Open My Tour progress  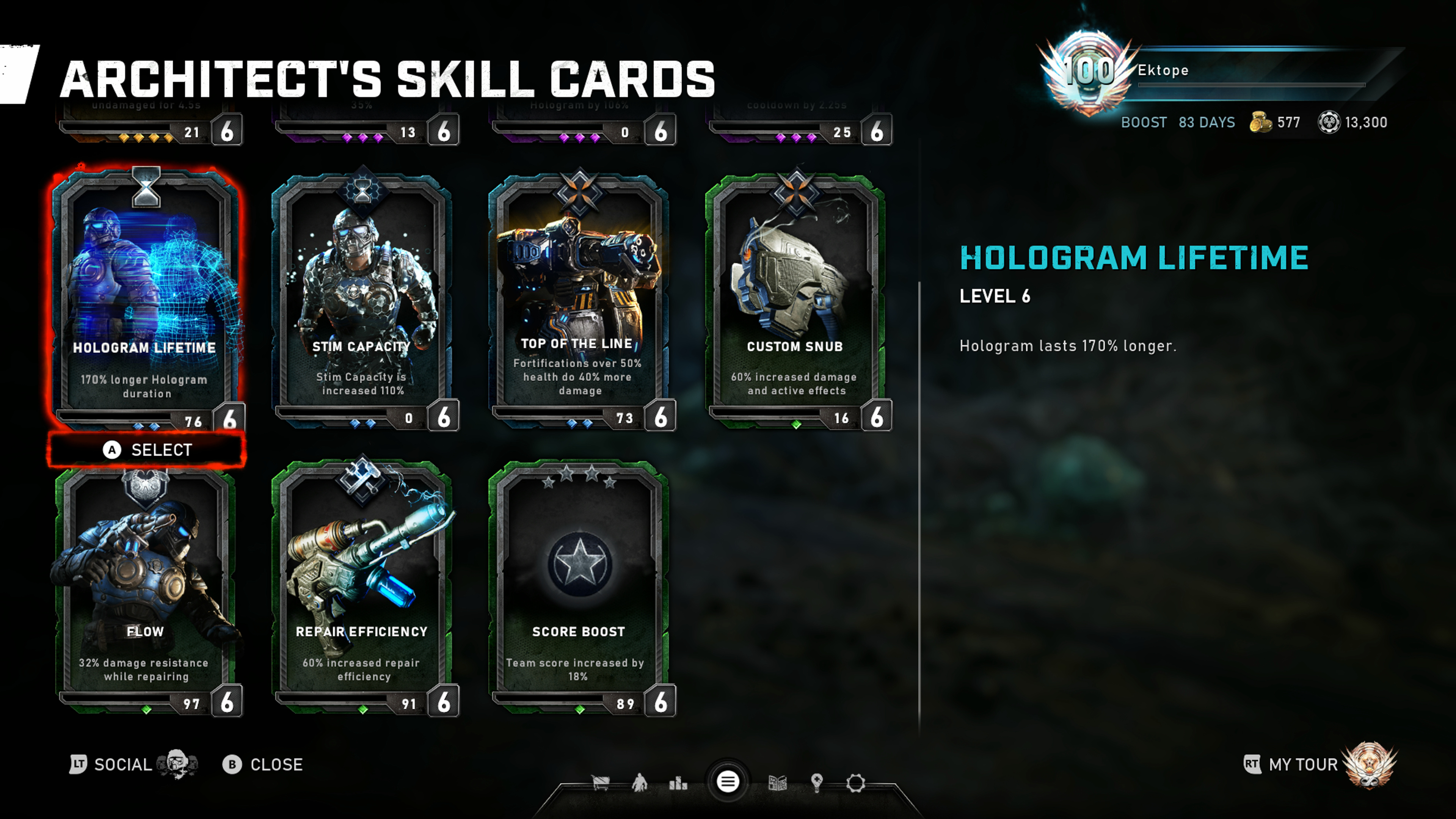pos(1303,765)
